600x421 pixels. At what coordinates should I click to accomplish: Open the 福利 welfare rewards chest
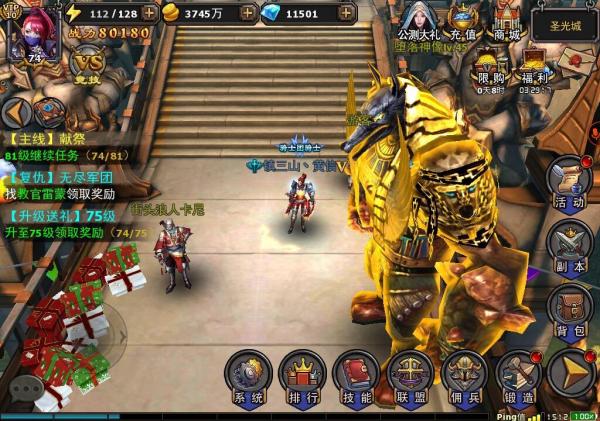(536, 68)
